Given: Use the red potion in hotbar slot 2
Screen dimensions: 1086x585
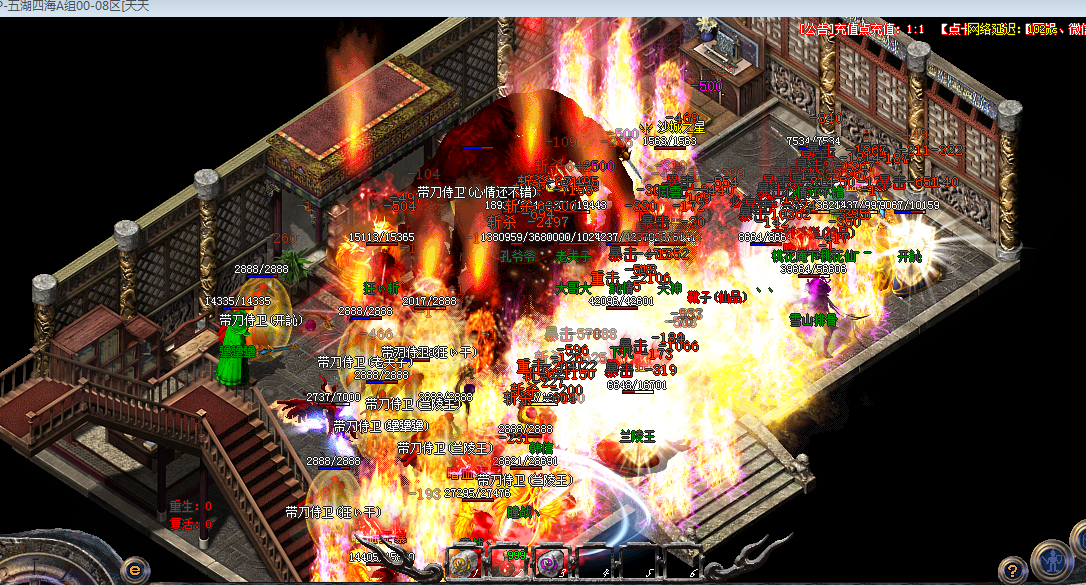Looking at the screenshot, I should pyautogui.click(x=507, y=564).
